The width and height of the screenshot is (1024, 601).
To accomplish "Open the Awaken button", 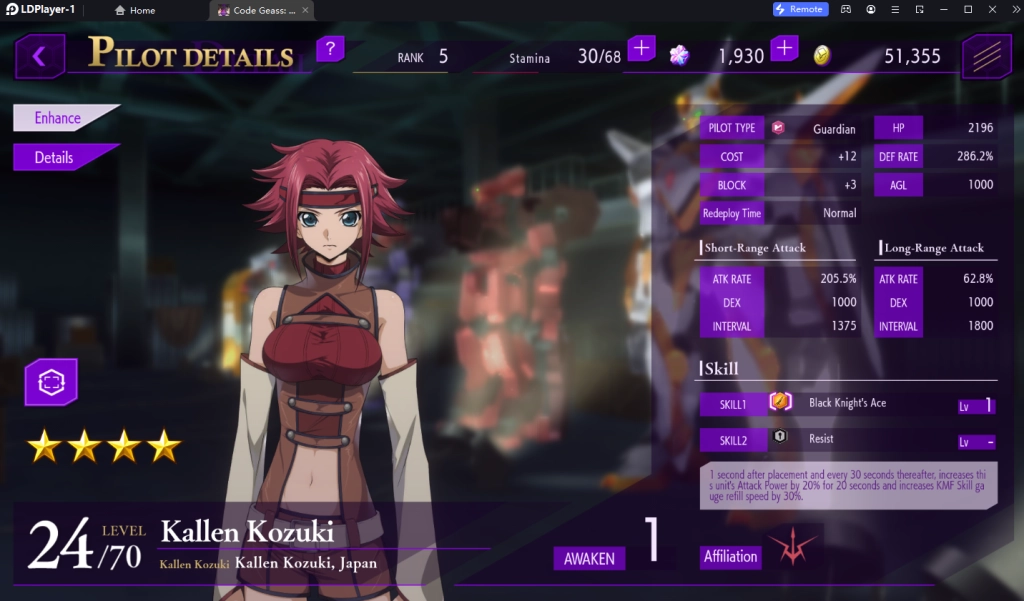I will 589,558.
